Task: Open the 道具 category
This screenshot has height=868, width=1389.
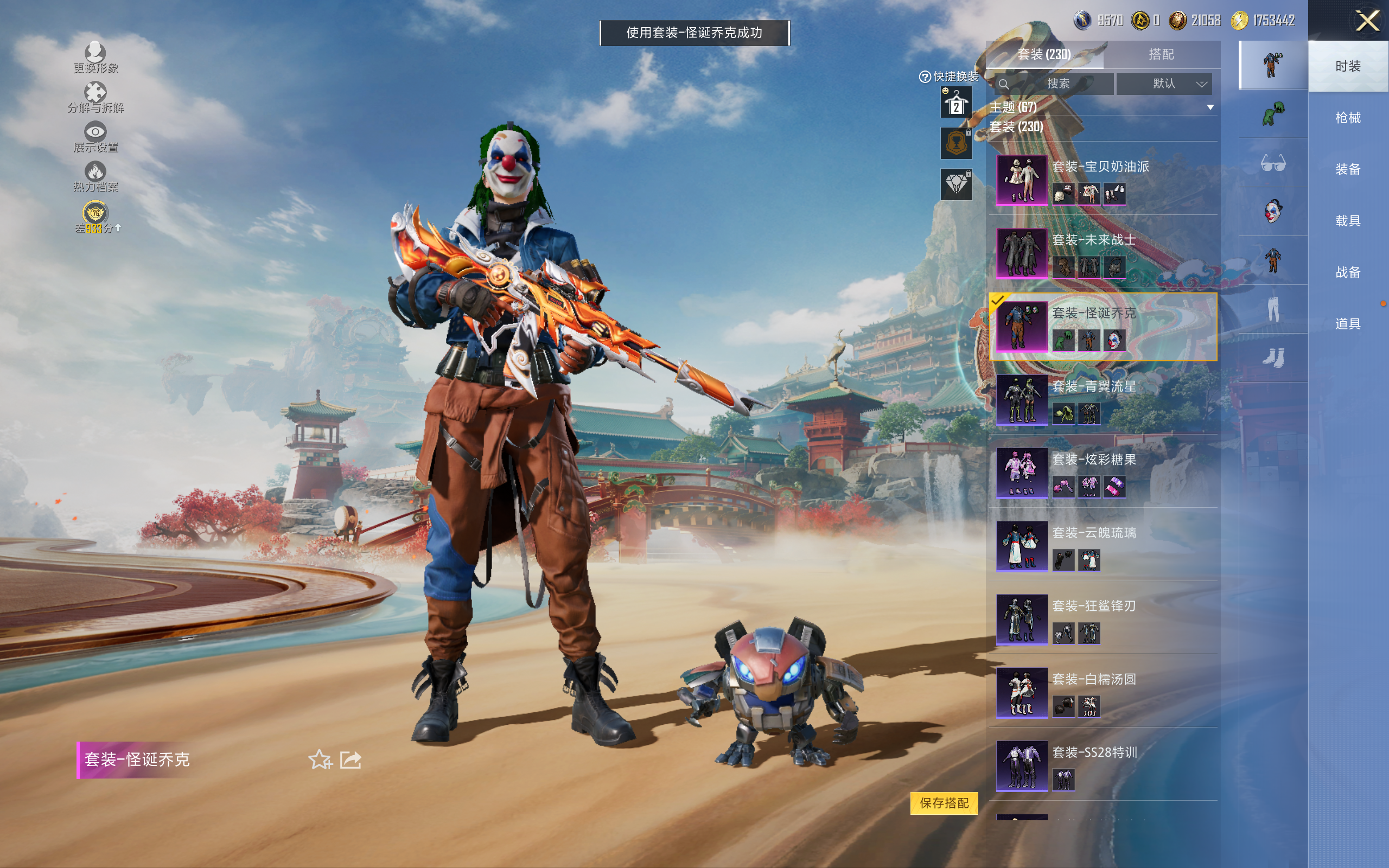Action: click(x=1347, y=324)
